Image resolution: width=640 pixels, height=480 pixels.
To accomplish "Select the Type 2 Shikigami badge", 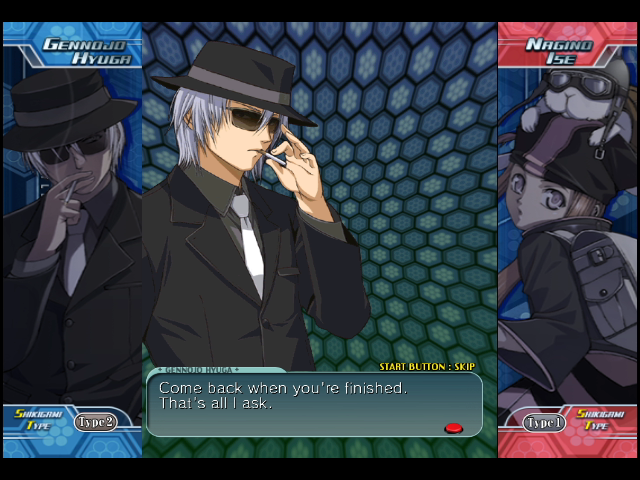I will pos(95,421).
